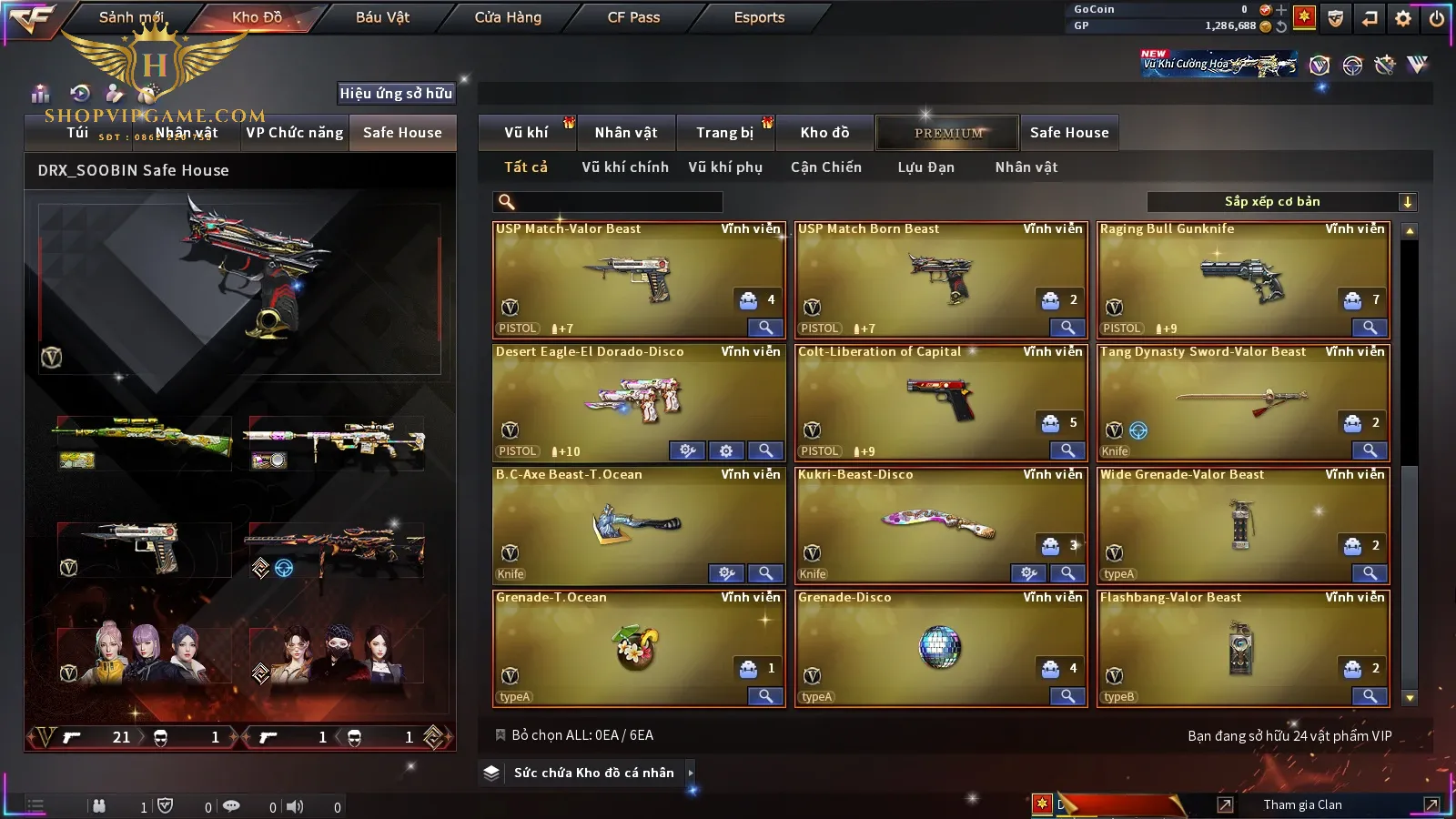This screenshot has width=1456, height=819.
Task: Go to the CF Pass page
Action: click(x=633, y=17)
